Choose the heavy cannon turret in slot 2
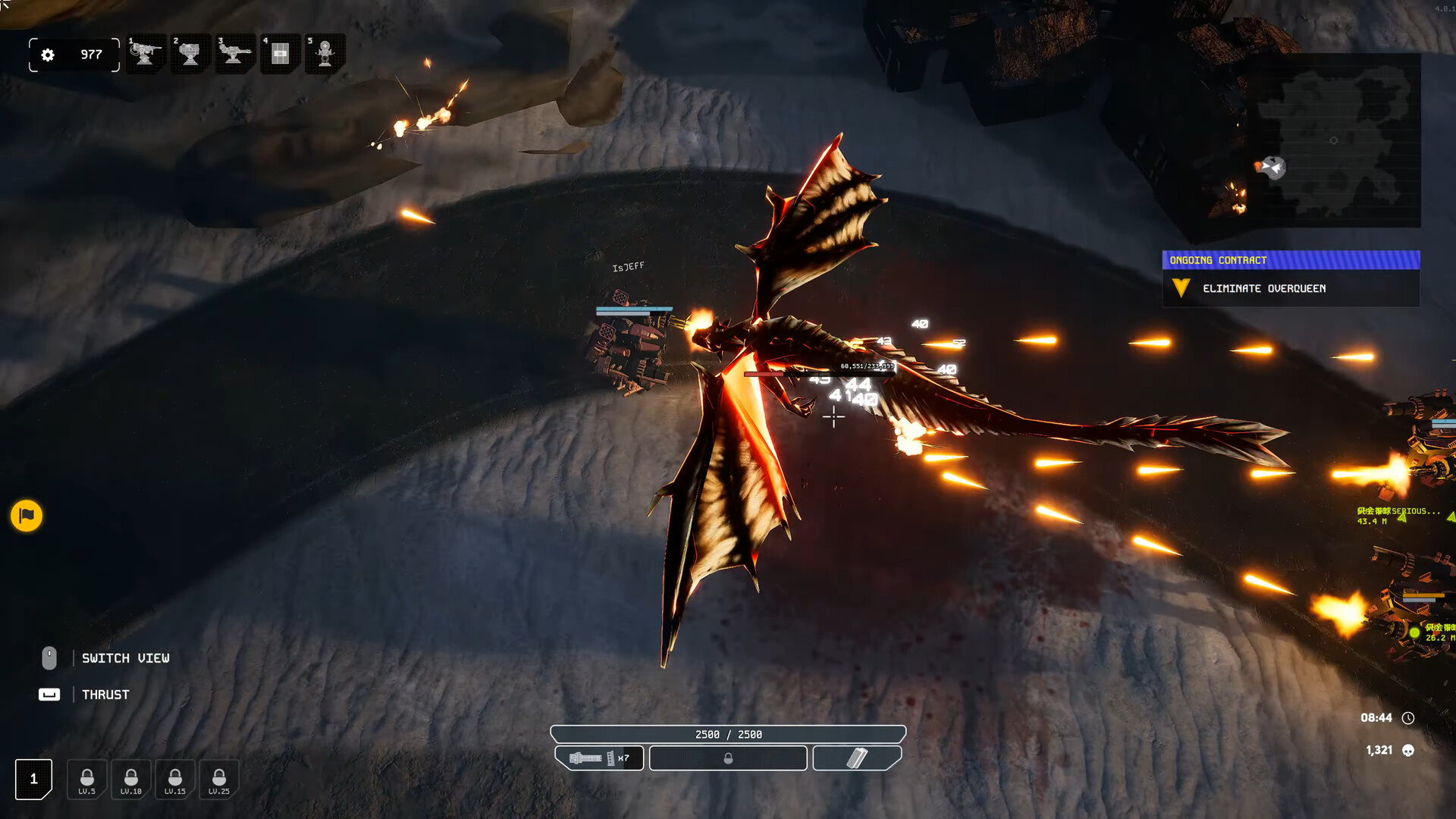The width and height of the screenshot is (1456, 819). [190, 54]
